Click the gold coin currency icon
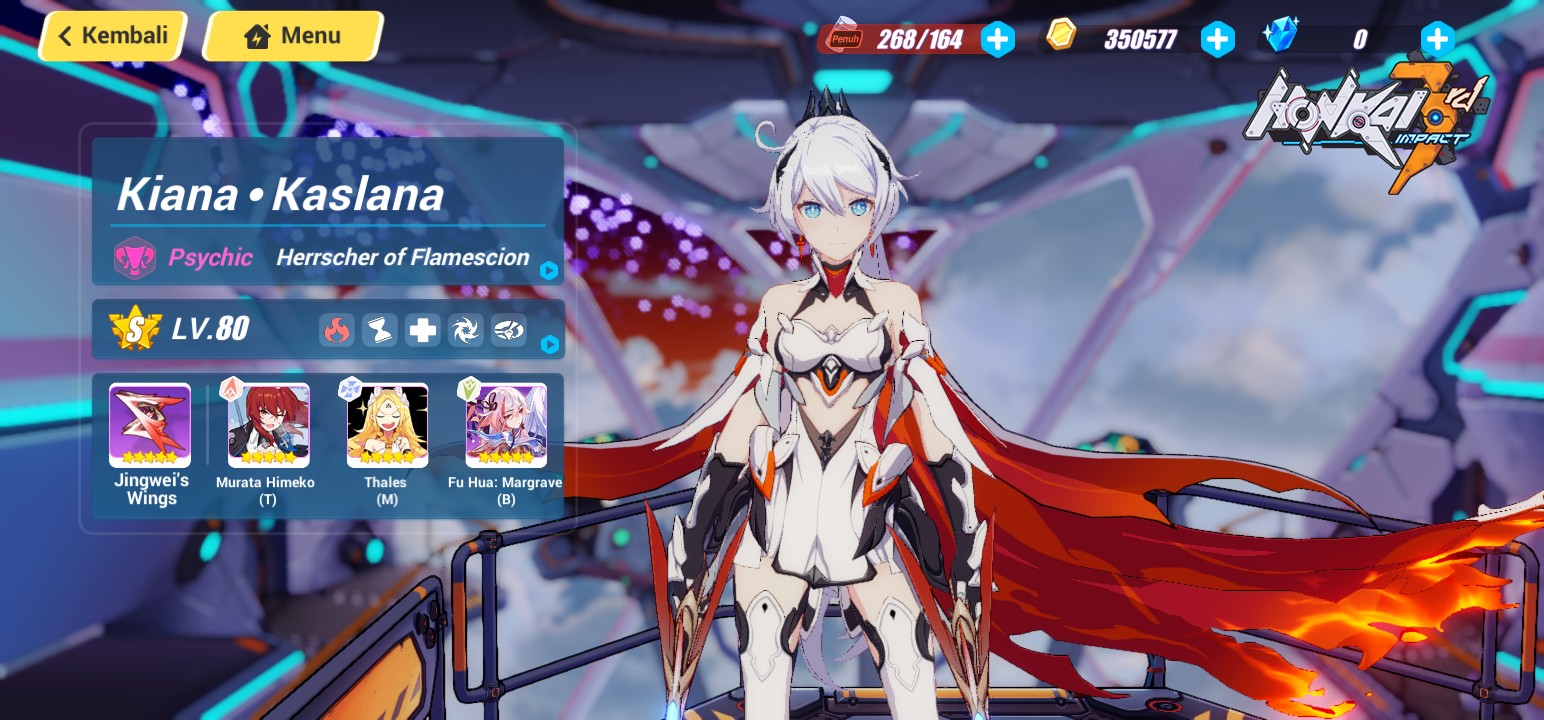This screenshot has height=720, width=1544. (x=1061, y=33)
